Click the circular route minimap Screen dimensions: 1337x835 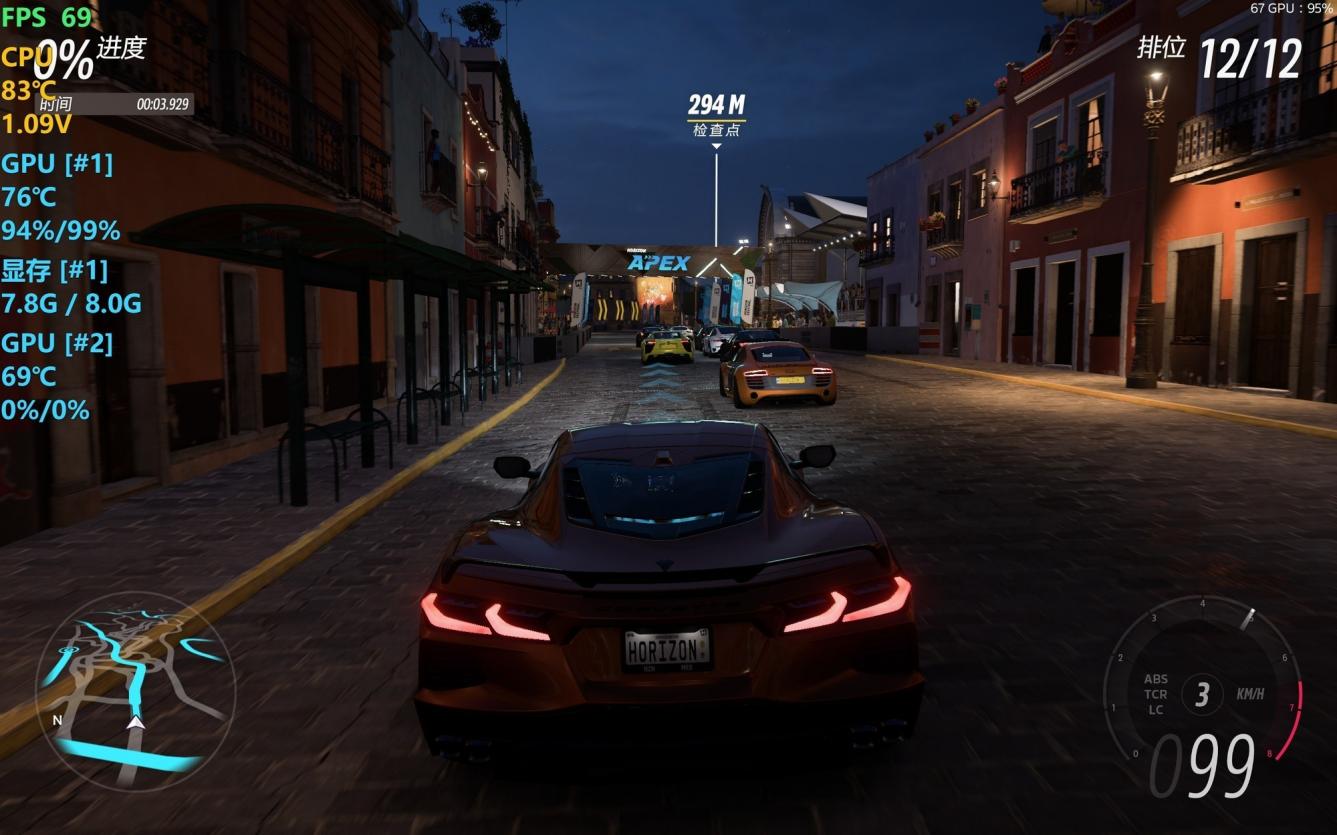click(x=135, y=690)
